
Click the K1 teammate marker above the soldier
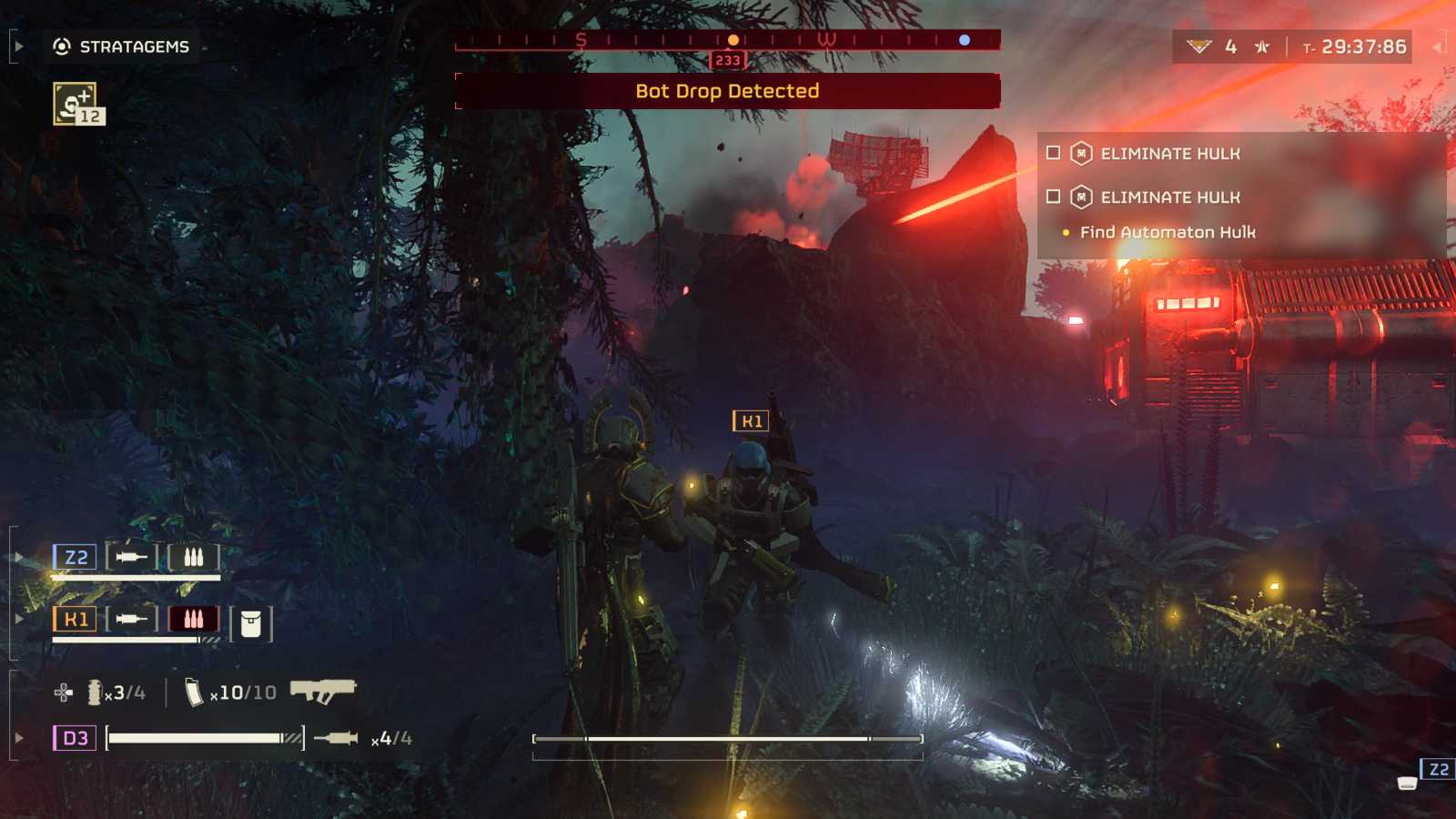751,421
